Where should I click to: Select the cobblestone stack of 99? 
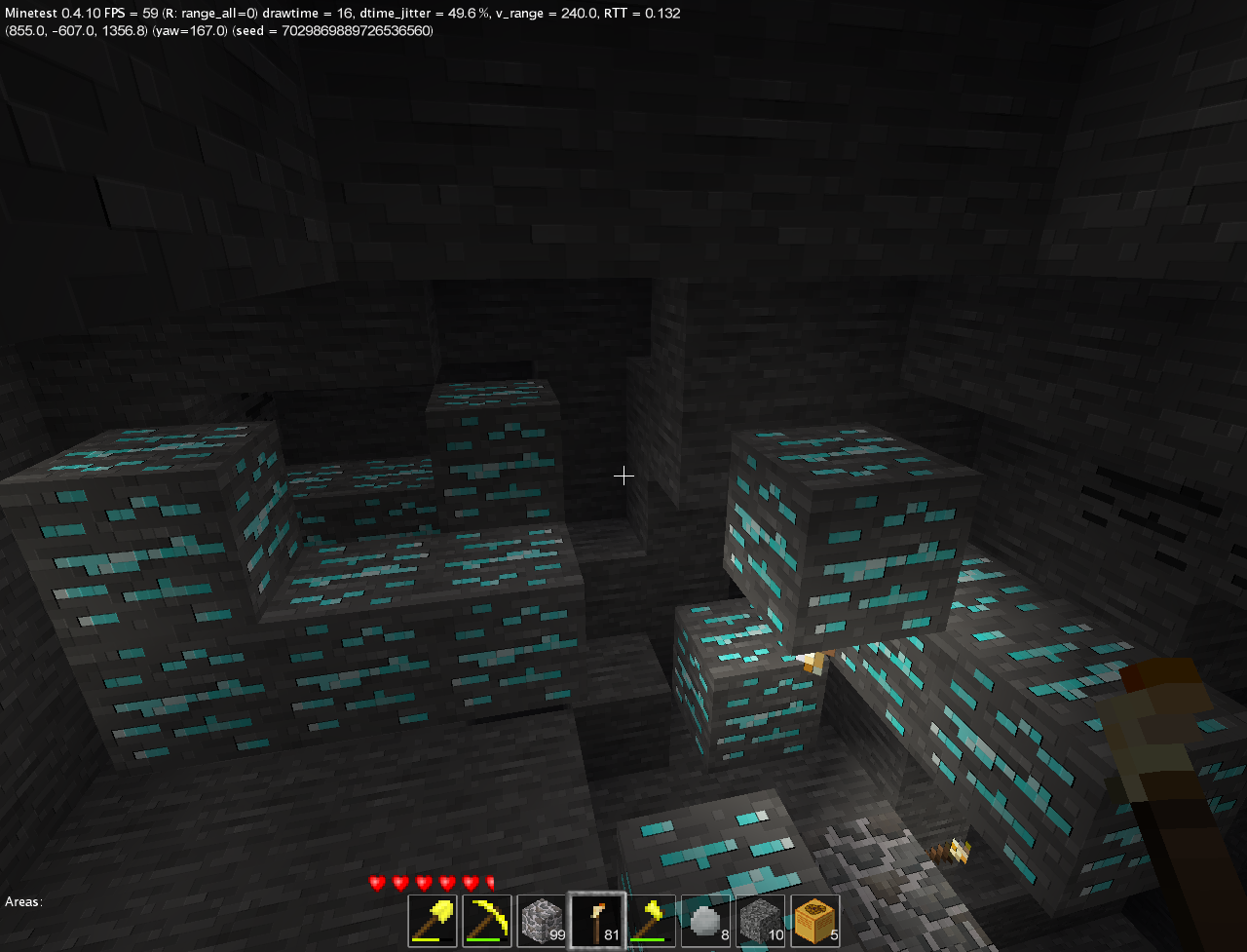[x=538, y=919]
